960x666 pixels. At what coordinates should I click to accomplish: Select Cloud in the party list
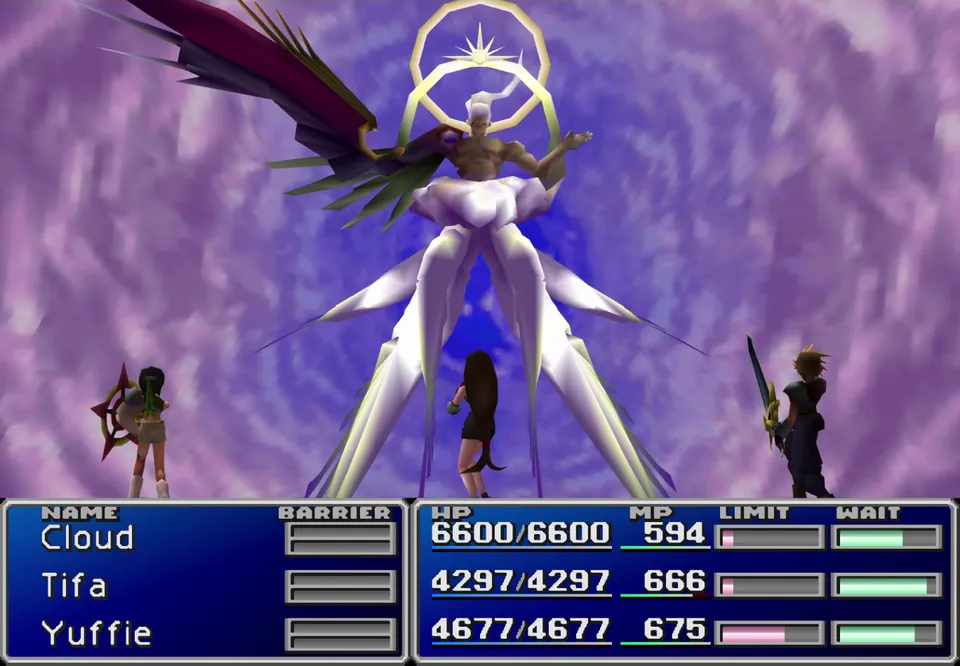[x=87, y=538]
